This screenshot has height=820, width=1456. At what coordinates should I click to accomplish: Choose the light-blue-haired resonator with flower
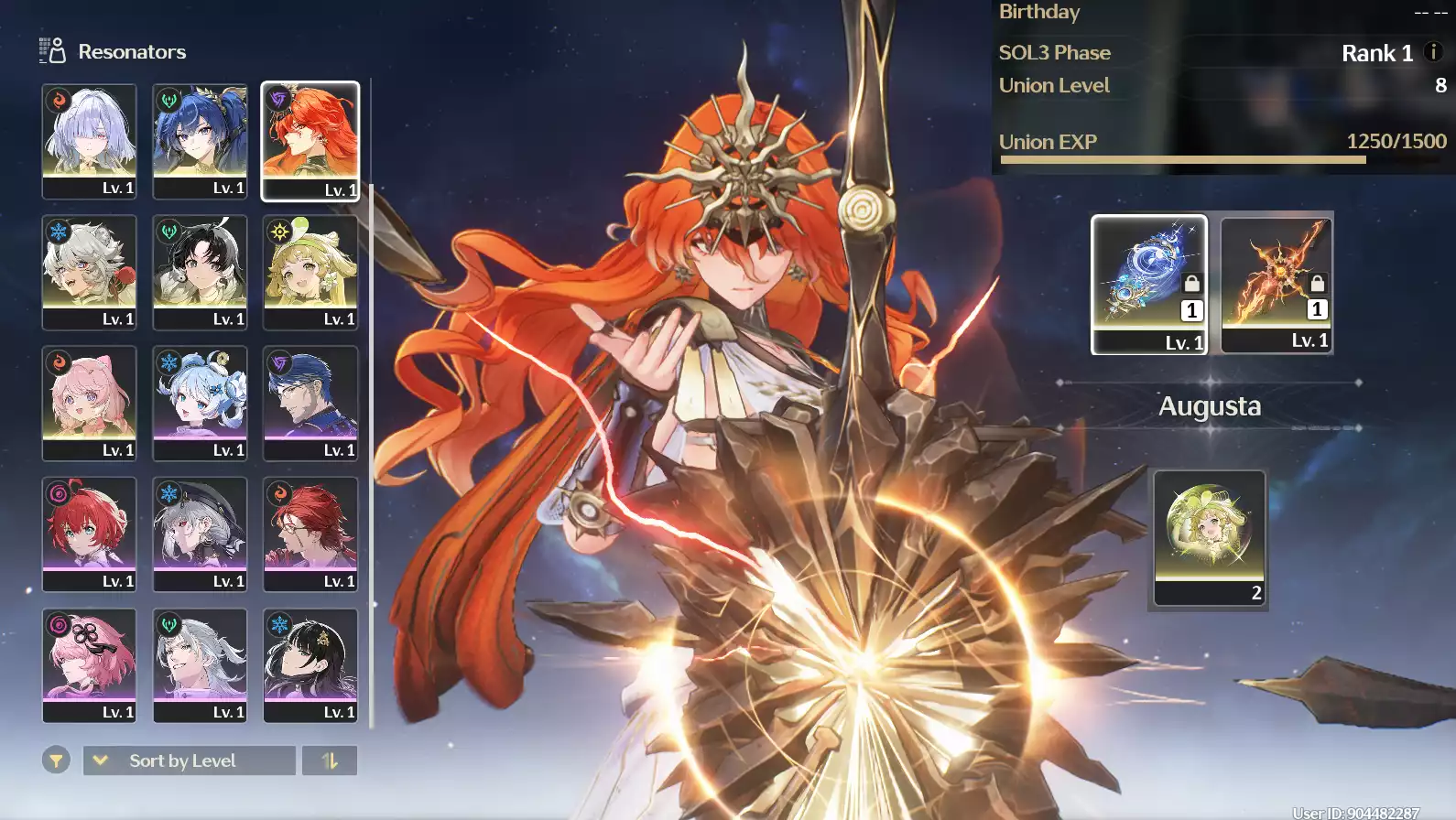pyautogui.click(x=200, y=403)
